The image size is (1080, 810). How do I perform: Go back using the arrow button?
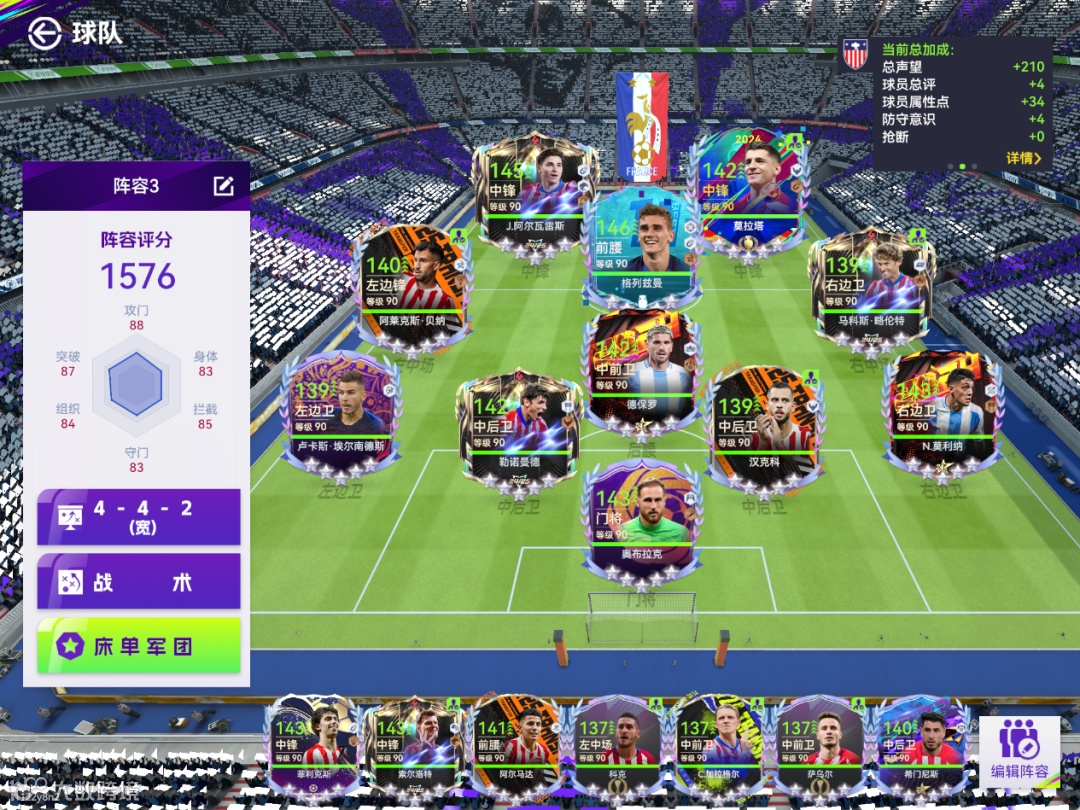coord(44,33)
